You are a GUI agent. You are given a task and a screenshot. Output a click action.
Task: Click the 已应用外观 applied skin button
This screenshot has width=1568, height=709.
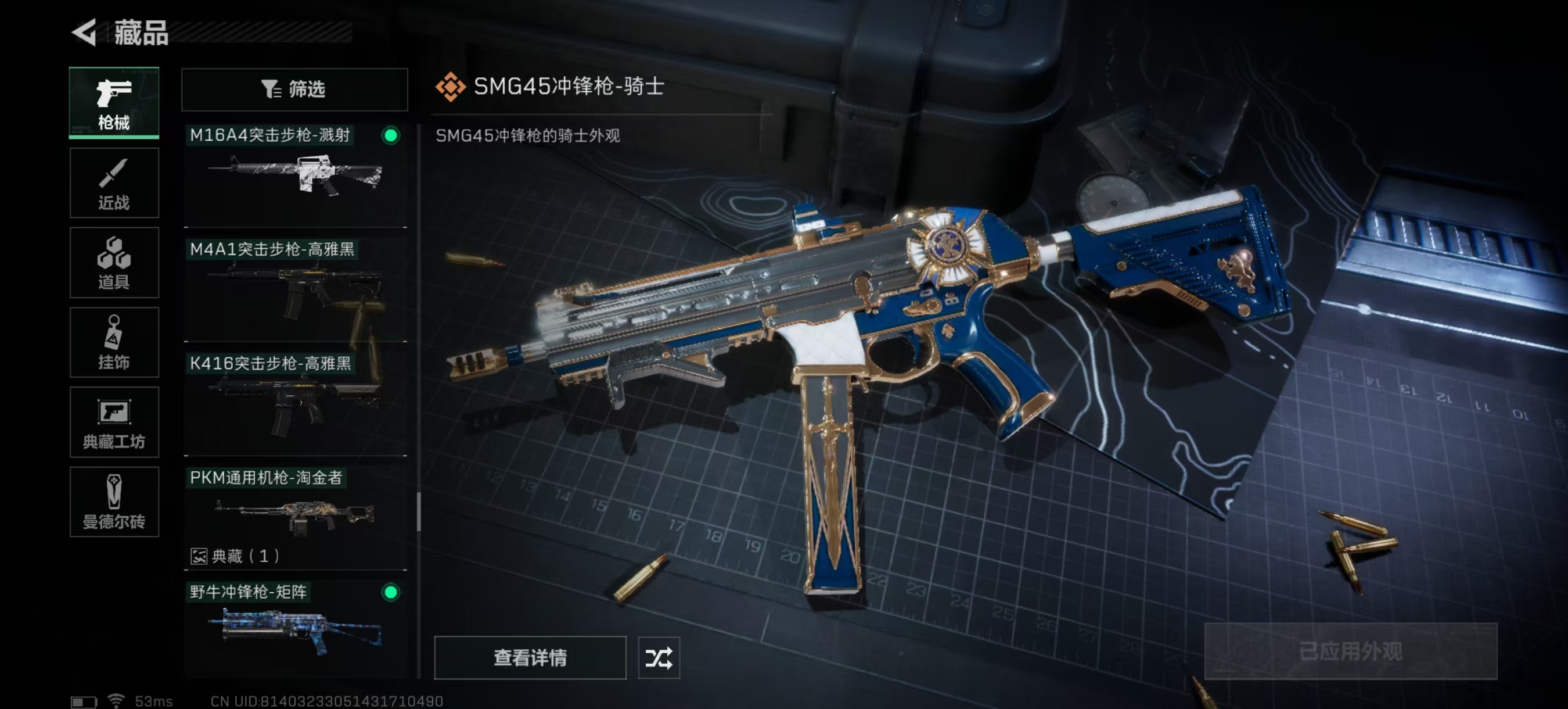tap(1350, 651)
